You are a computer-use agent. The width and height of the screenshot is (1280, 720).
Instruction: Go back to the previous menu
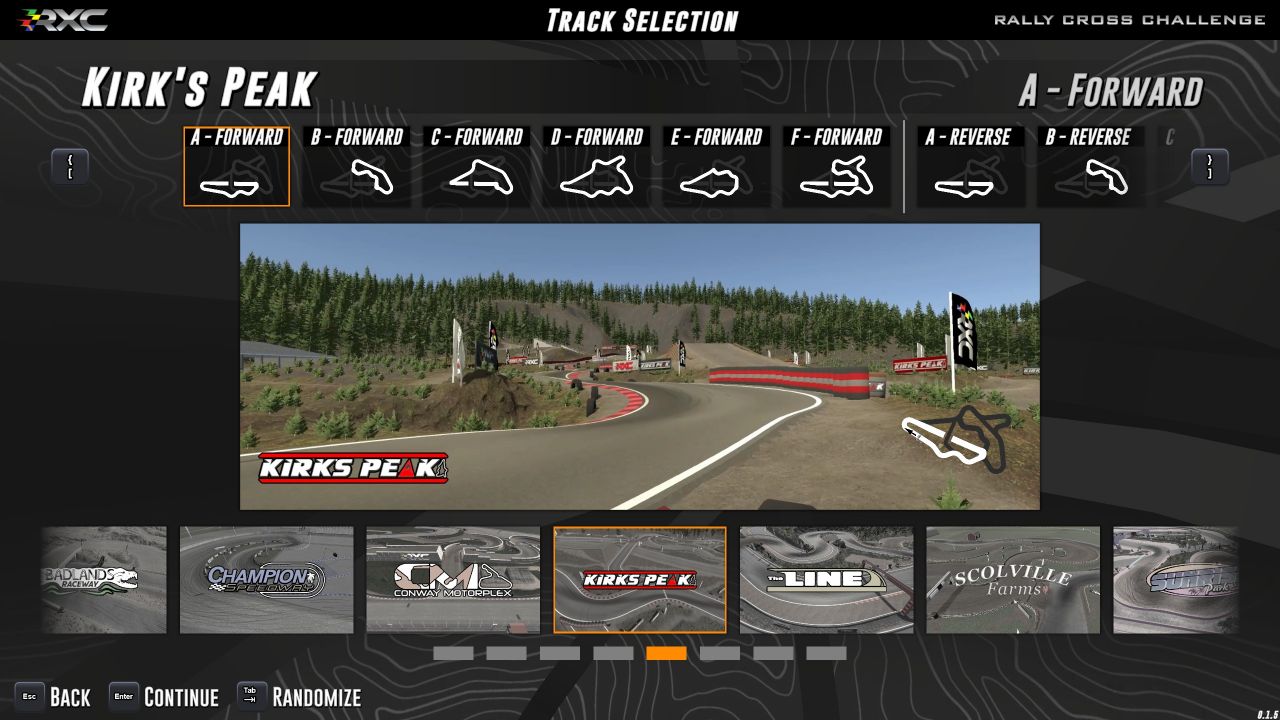(54, 697)
